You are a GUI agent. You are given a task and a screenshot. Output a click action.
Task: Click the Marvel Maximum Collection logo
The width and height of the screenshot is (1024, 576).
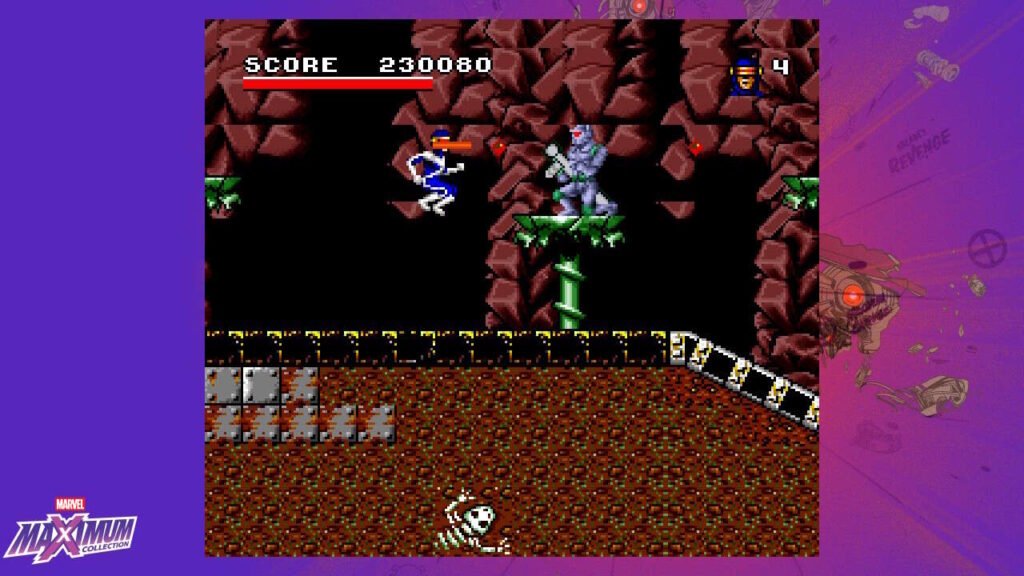pos(72,530)
